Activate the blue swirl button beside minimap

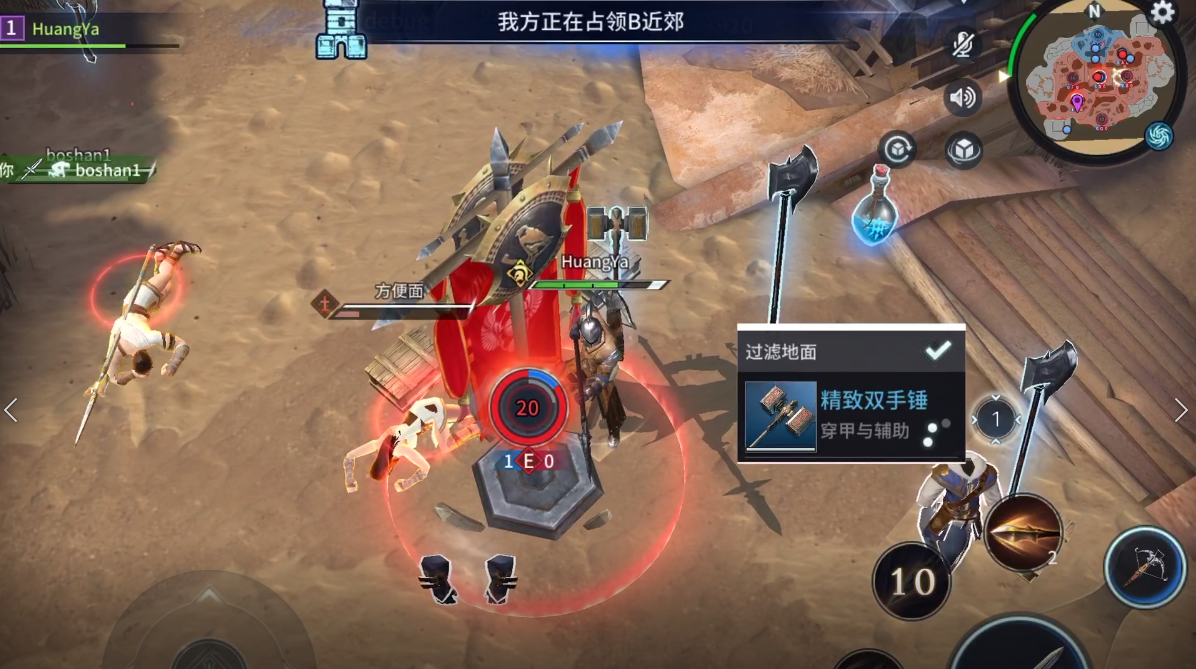coord(1159,135)
